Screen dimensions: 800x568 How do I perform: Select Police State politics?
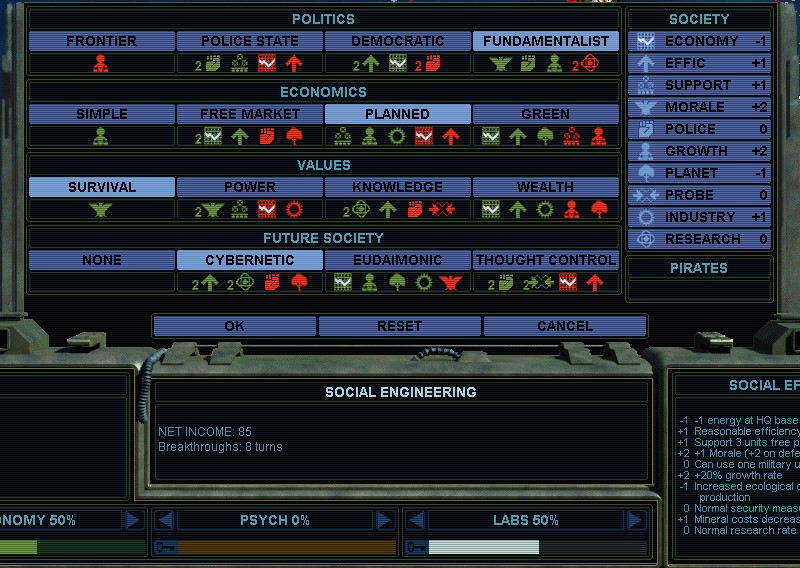[250, 41]
